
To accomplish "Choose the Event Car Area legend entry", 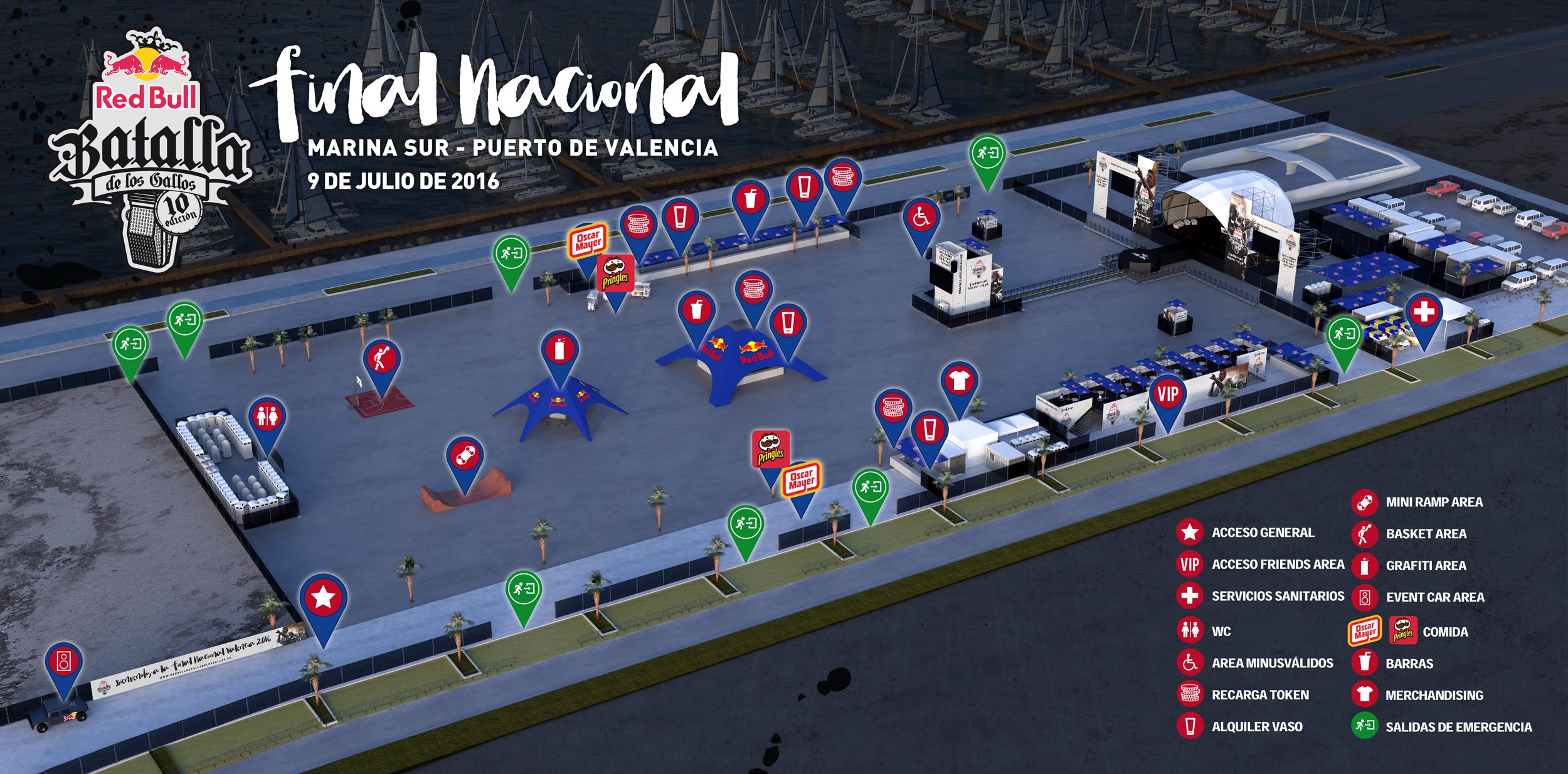I will (x=1434, y=597).
